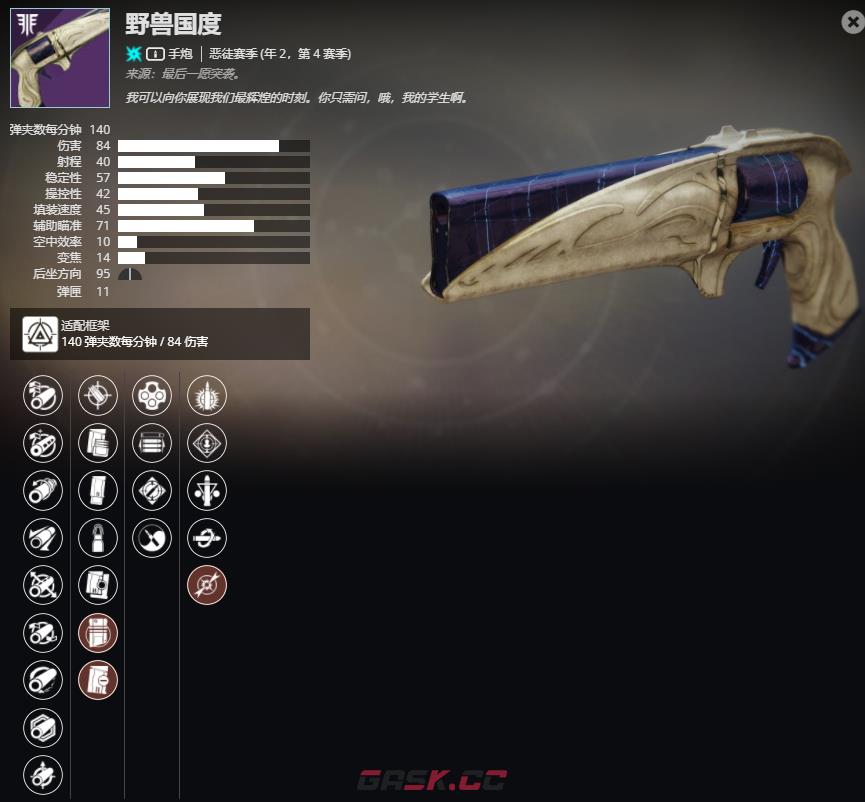The width and height of the screenshot is (865, 802).
Task: Close the weapon details panel
Action: point(852,23)
